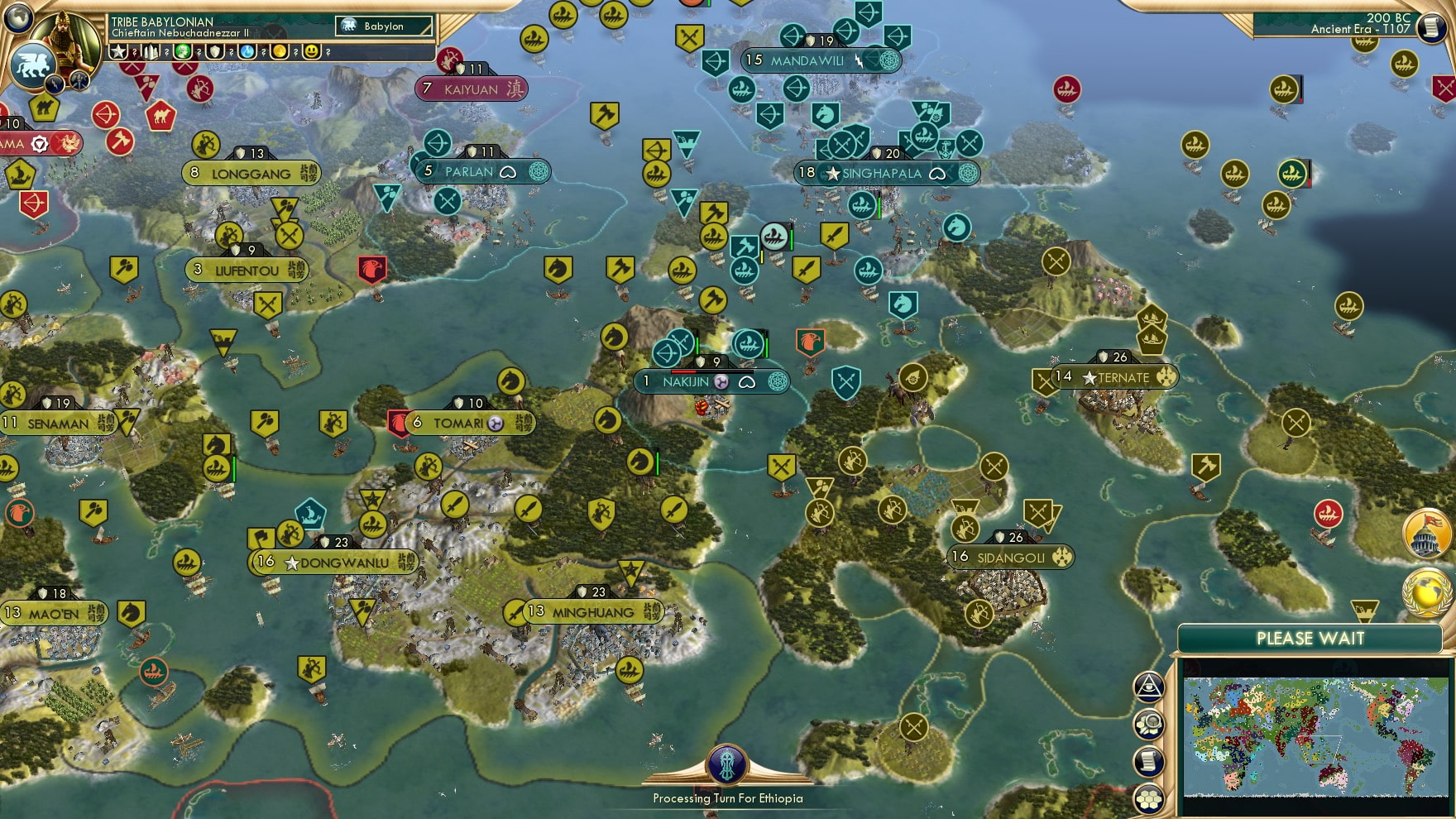Click the Singhapala city name button
Viewport: 1456px width, 819px height.
[x=881, y=174]
